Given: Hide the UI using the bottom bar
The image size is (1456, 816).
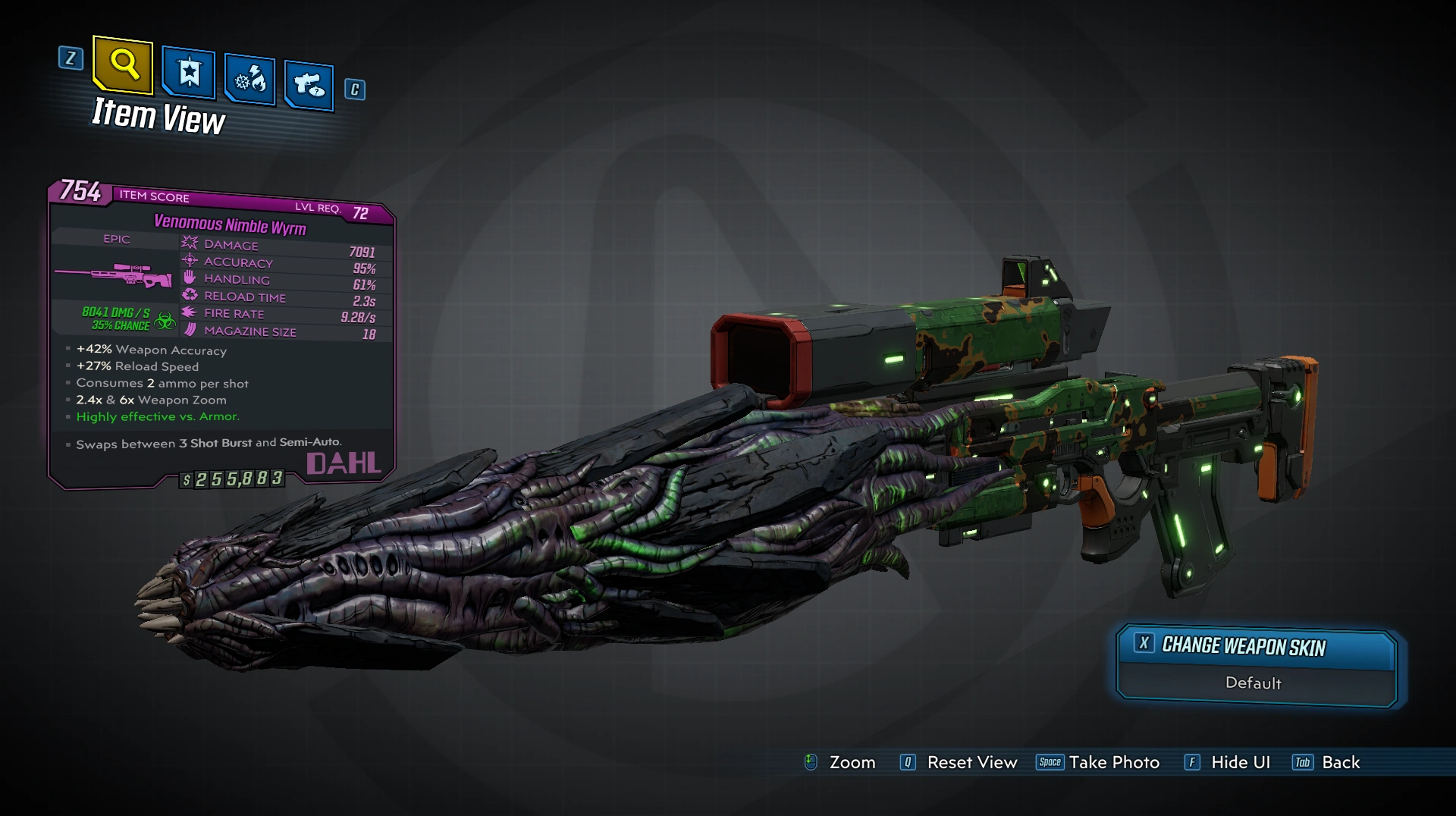Looking at the screenshot, I should [x=1239, y=763].
